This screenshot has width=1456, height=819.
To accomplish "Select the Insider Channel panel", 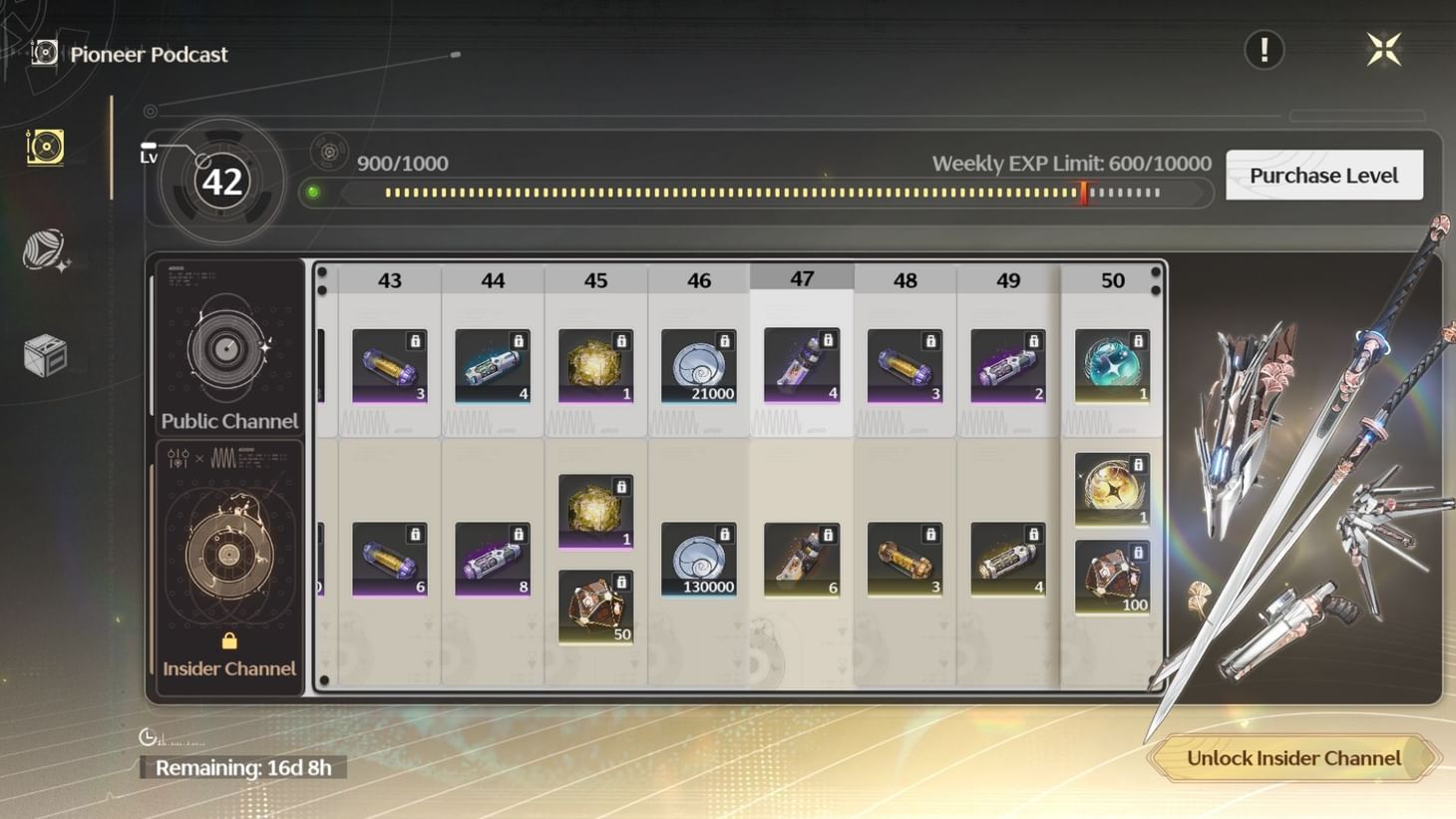I will pos(227,559).
